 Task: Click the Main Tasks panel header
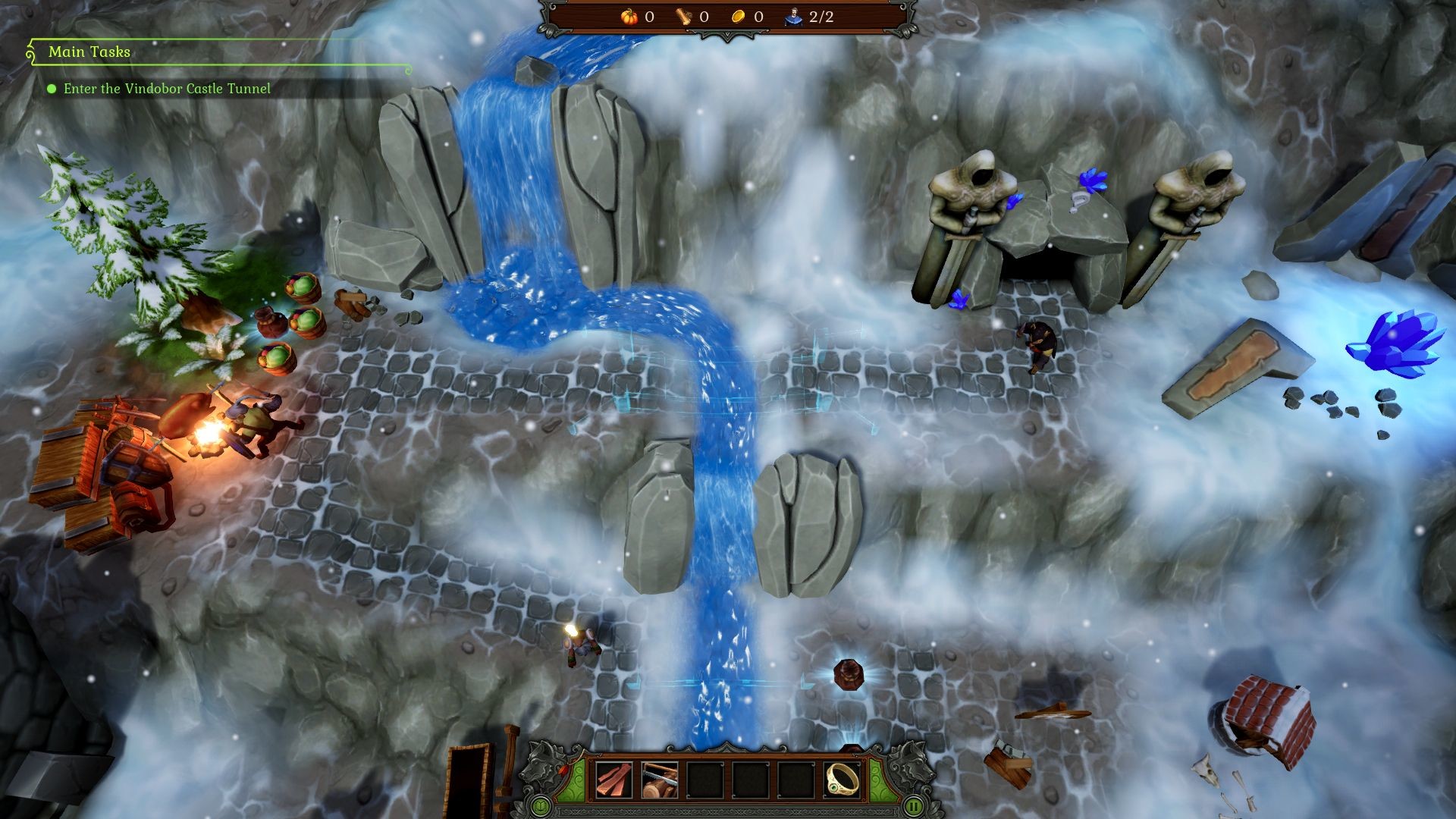pos(90,53)
